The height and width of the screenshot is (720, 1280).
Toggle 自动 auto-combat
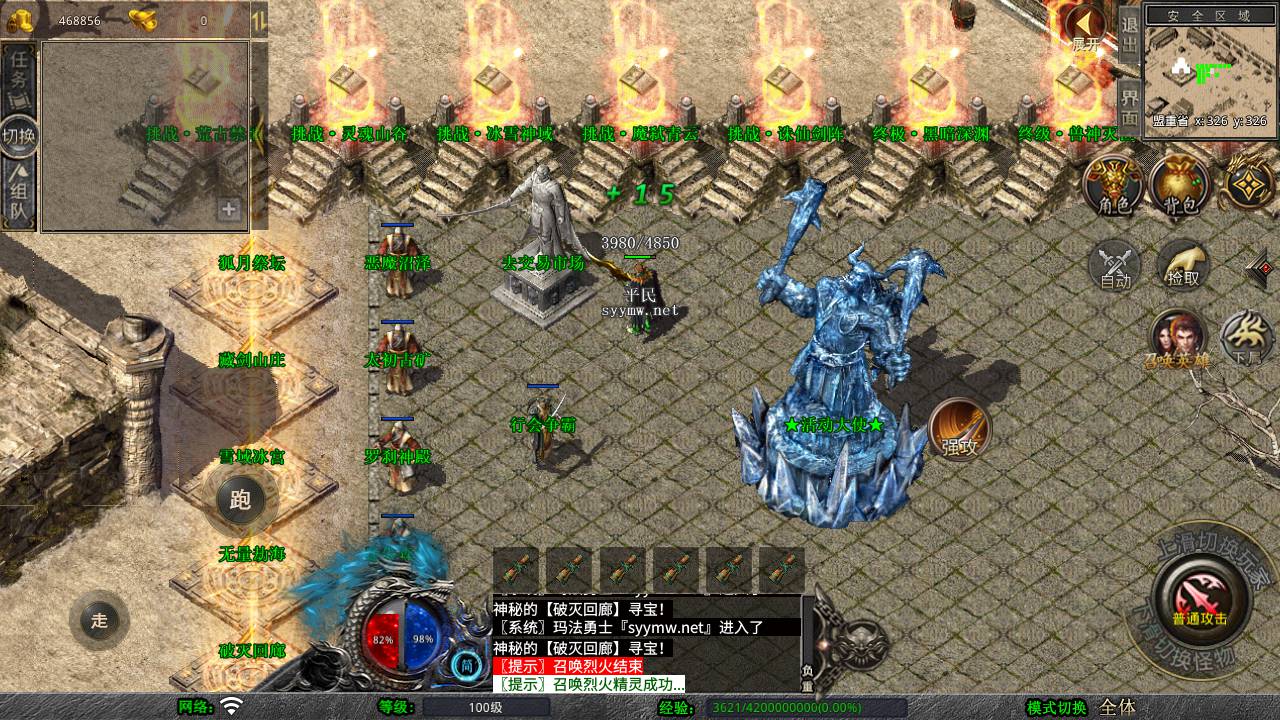coord(1115,266)
